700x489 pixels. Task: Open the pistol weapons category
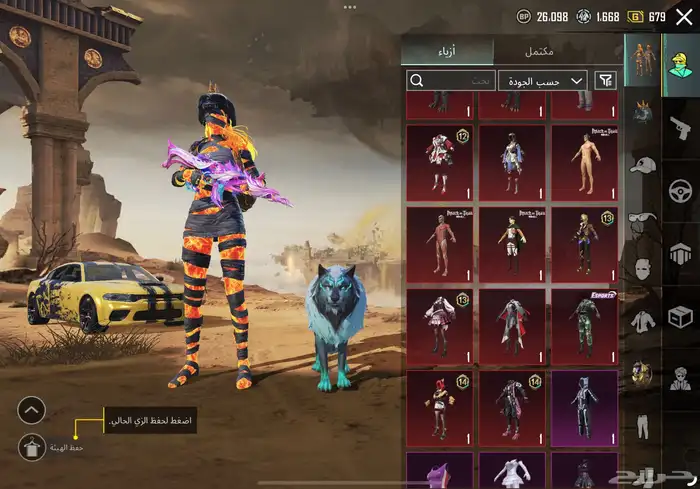(680, 127)
